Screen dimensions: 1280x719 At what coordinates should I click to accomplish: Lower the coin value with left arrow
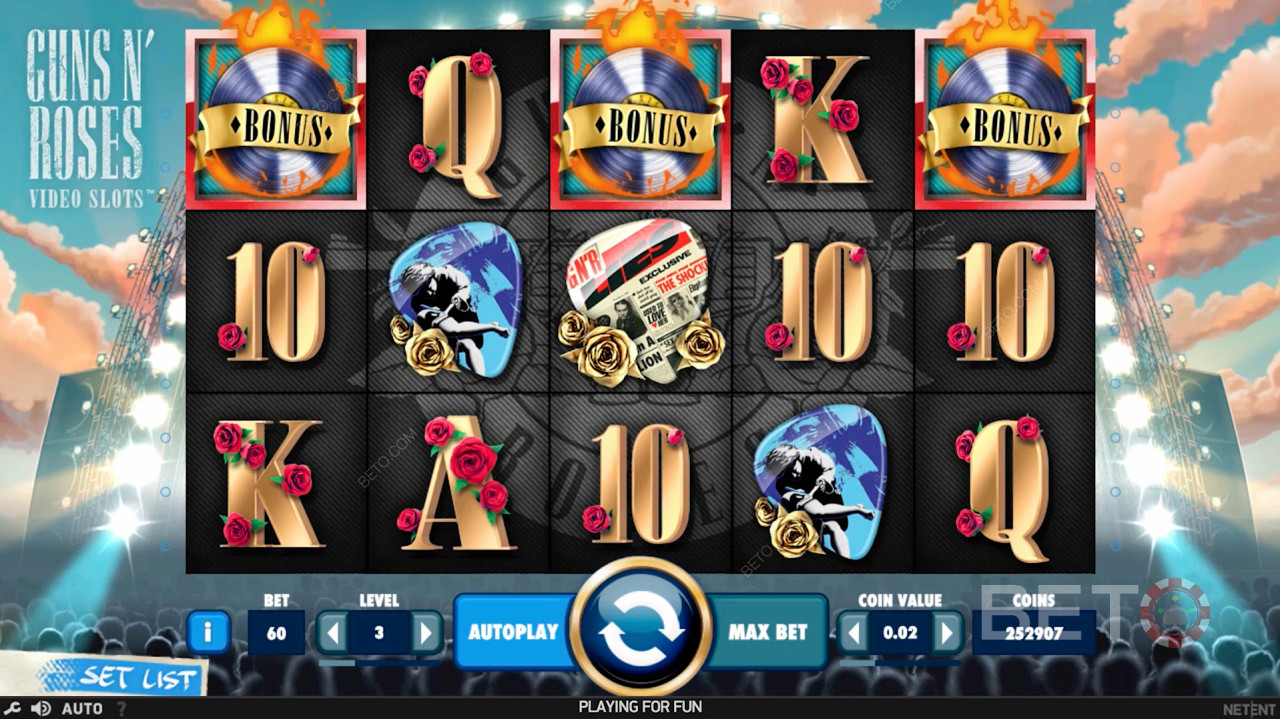(x=853, y=632)
